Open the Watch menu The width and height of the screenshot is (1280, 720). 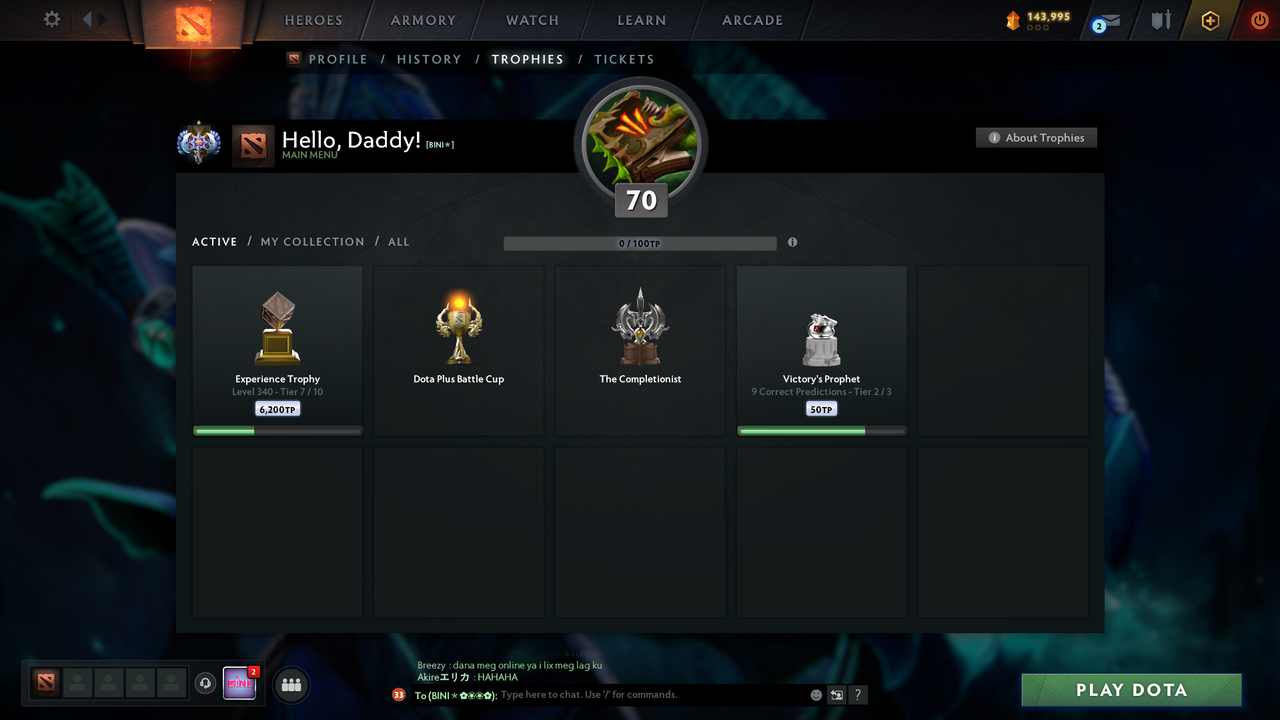click(x=531, y=20)
